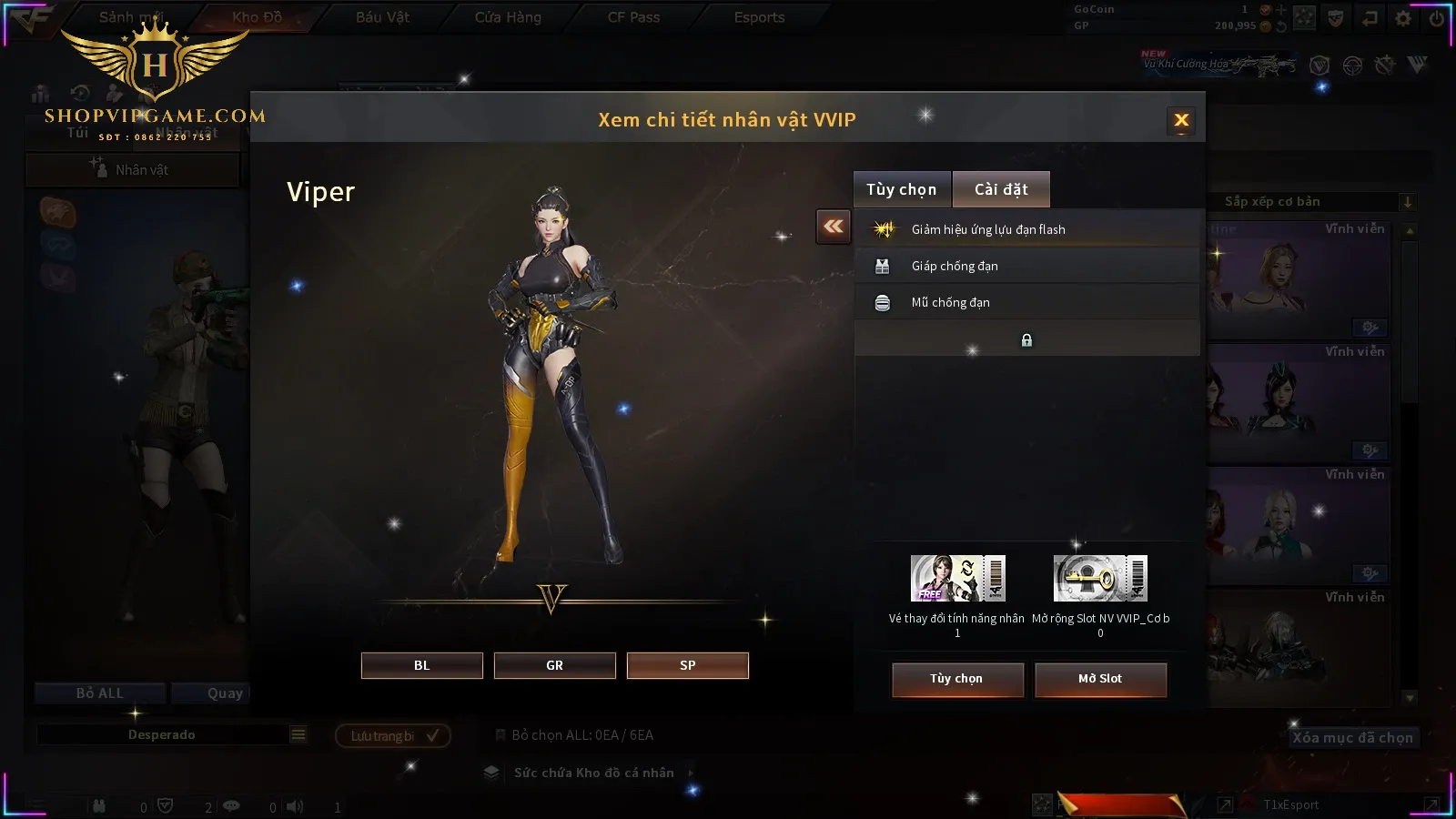Select the perk change ticket item
Screen dimensions: 1456x819
click(x=957, y=579)
